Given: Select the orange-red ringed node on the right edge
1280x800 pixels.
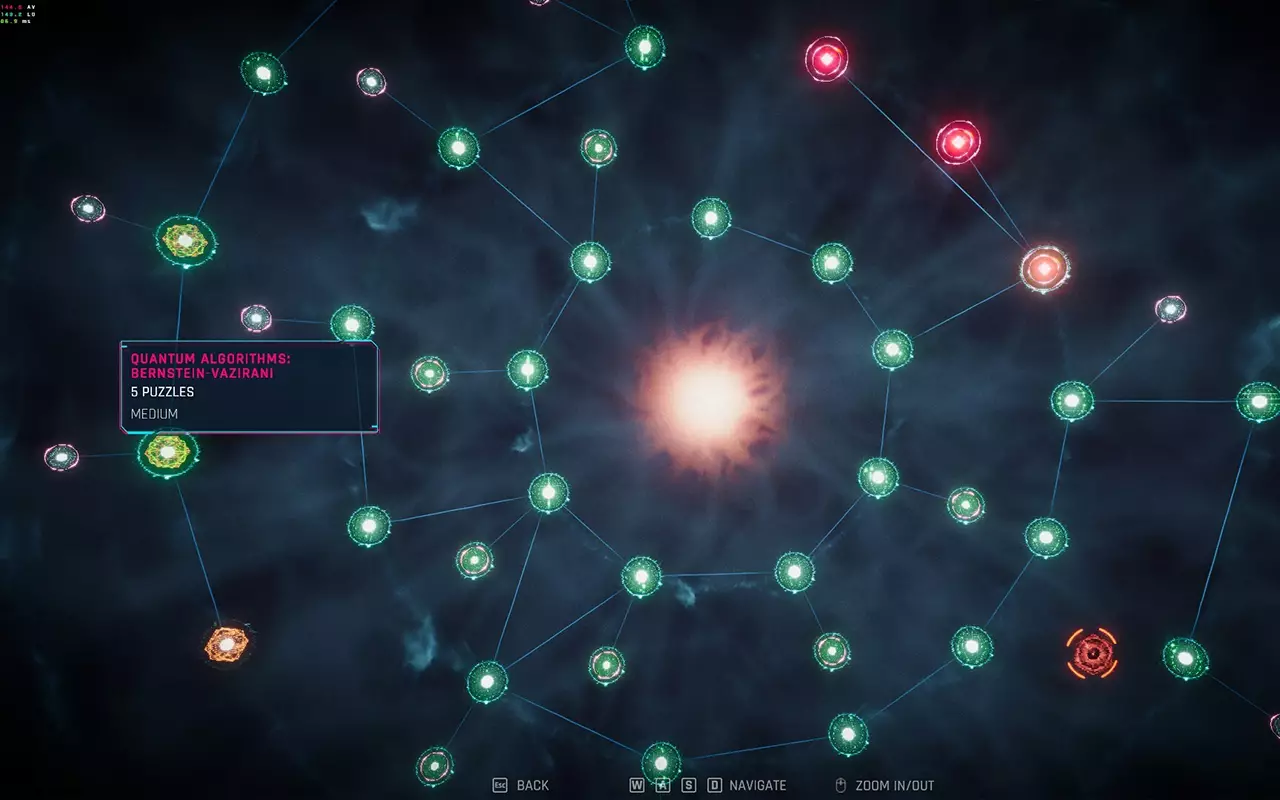Looking at the screenshot, I should pos(1043,268).
